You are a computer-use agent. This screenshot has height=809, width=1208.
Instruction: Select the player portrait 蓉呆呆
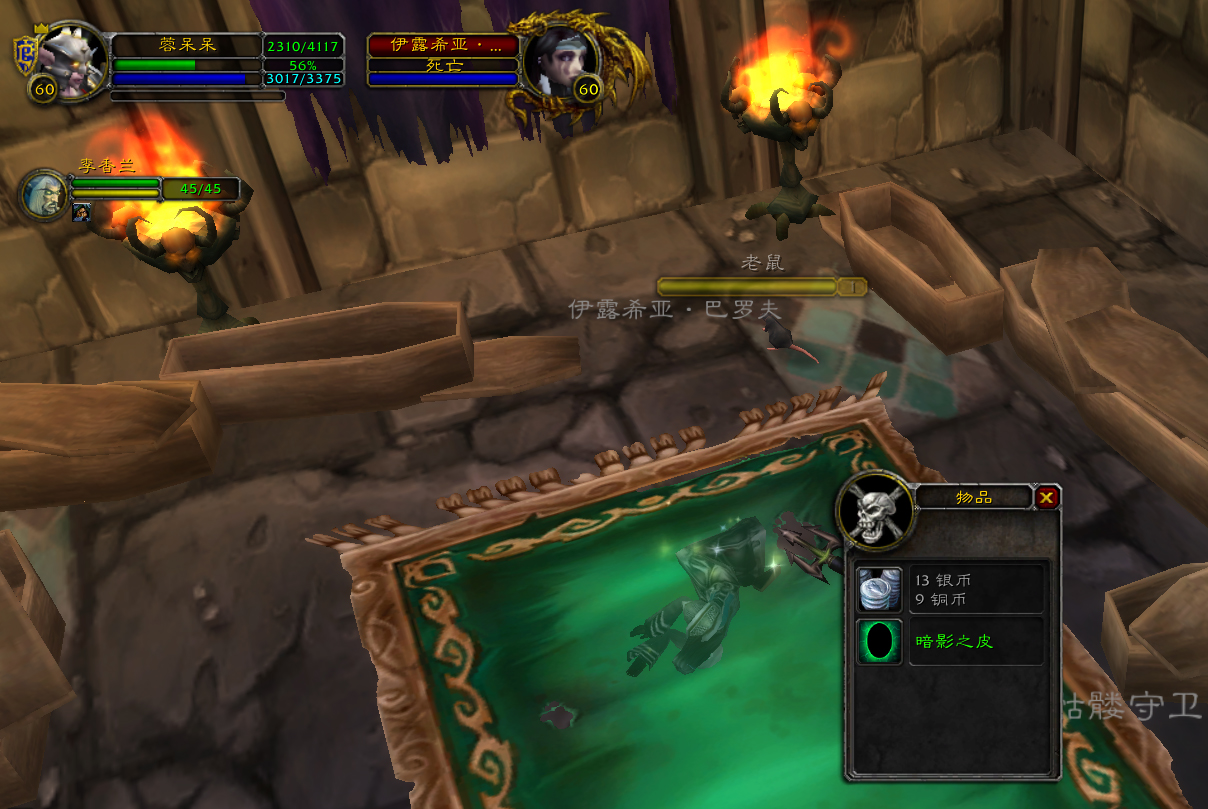point(73,60)
